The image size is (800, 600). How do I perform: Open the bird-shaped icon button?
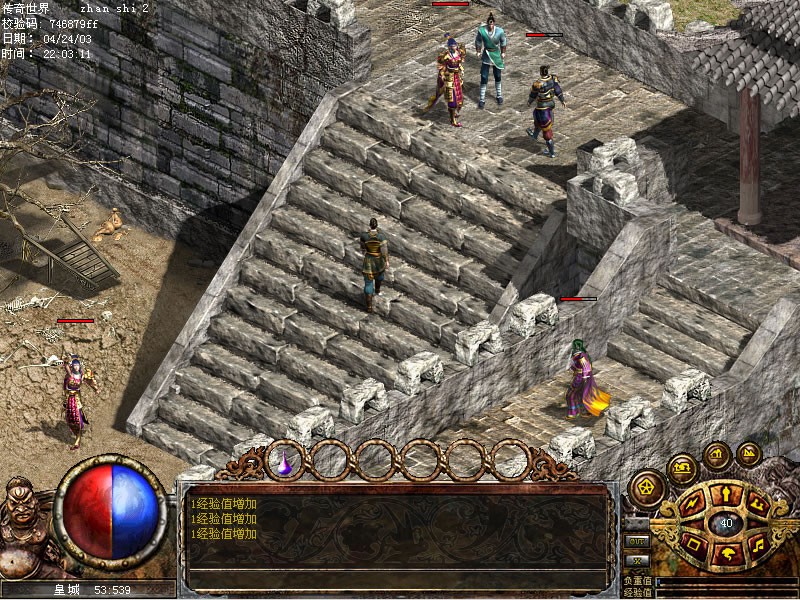click(725, 552)
